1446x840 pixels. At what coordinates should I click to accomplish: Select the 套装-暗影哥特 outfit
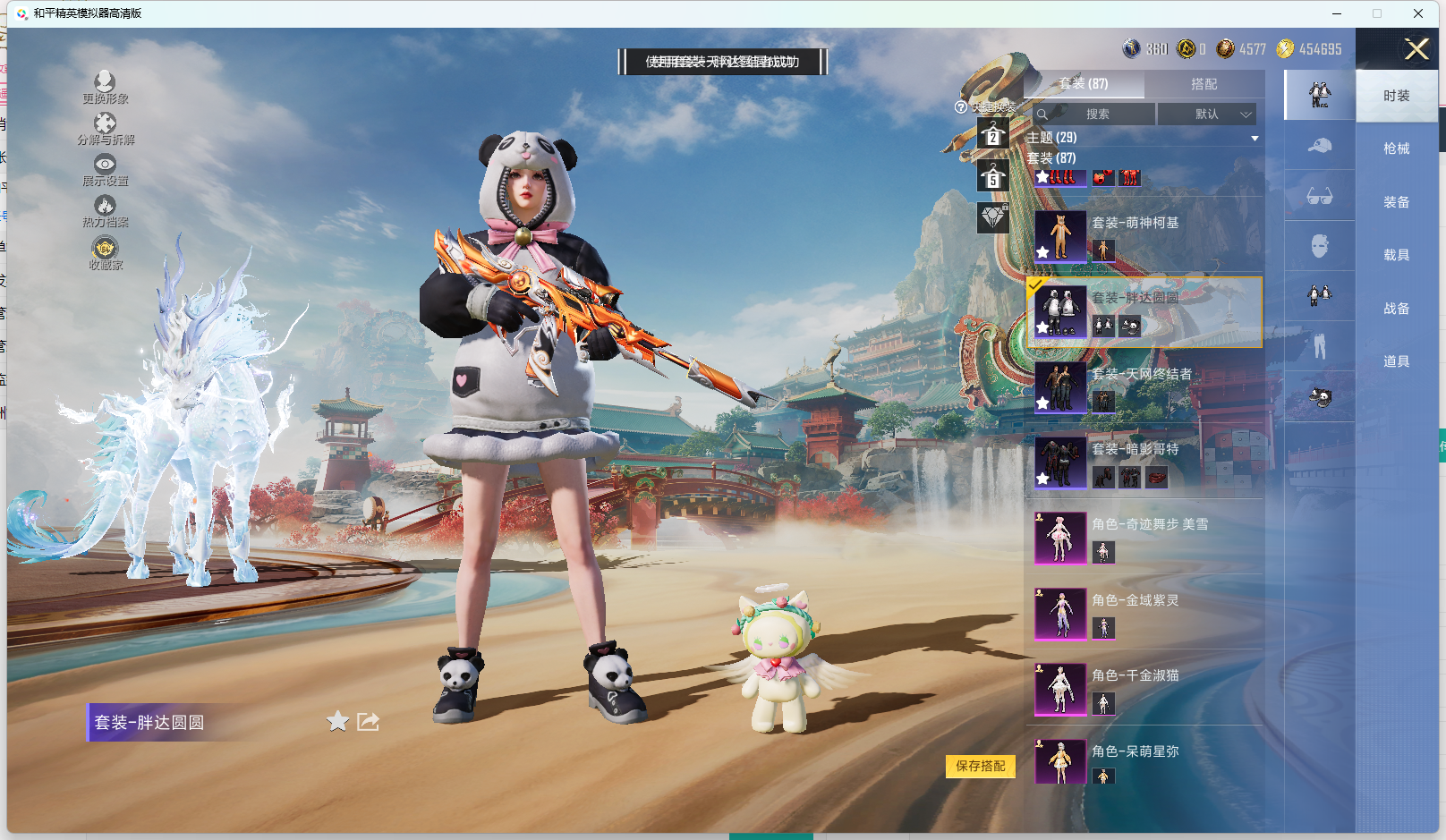pos(1135,450)
